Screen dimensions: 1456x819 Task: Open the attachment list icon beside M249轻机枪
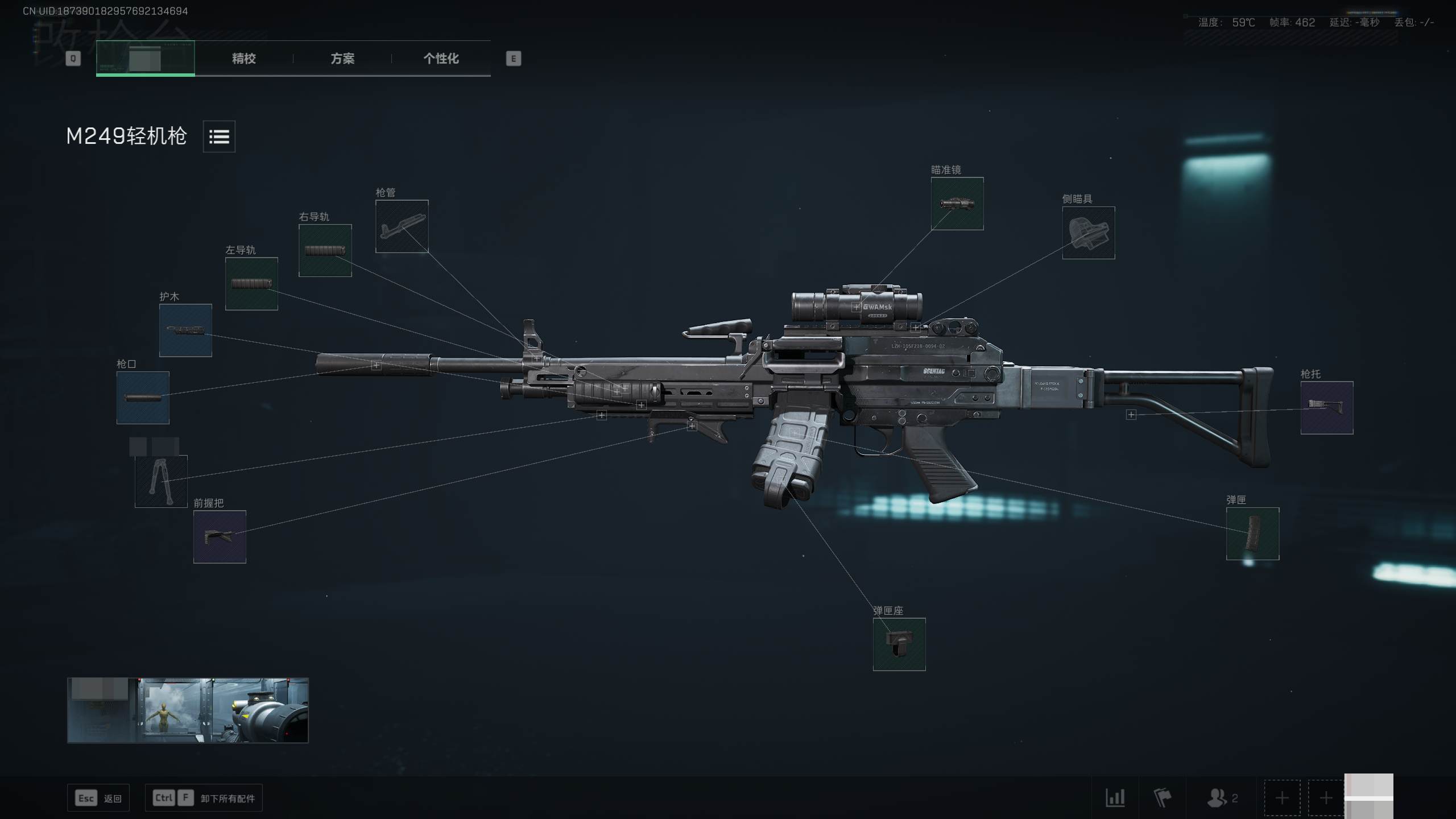click(219, 136)
